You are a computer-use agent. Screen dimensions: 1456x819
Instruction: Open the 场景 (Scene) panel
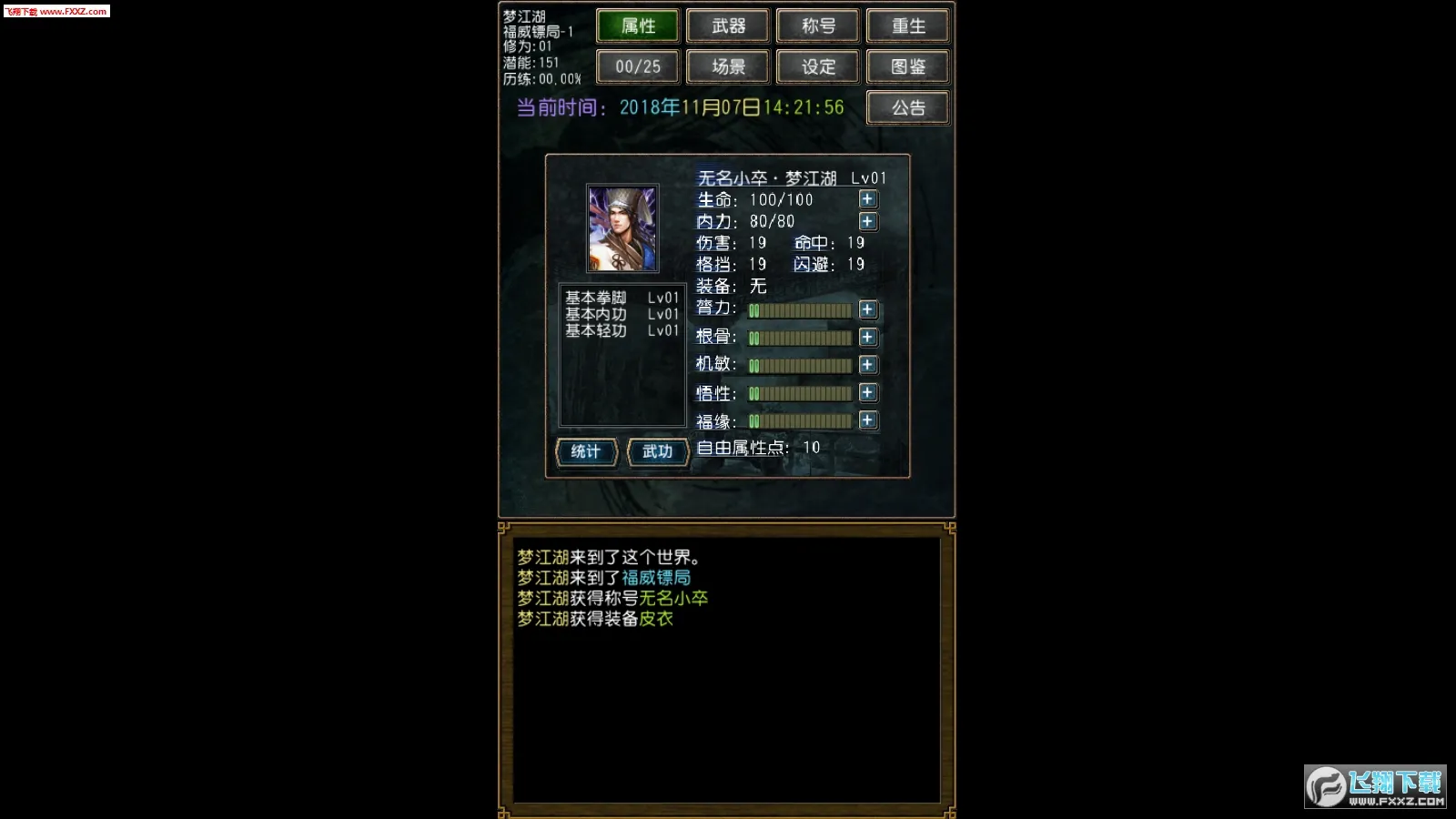pos(727,66)
